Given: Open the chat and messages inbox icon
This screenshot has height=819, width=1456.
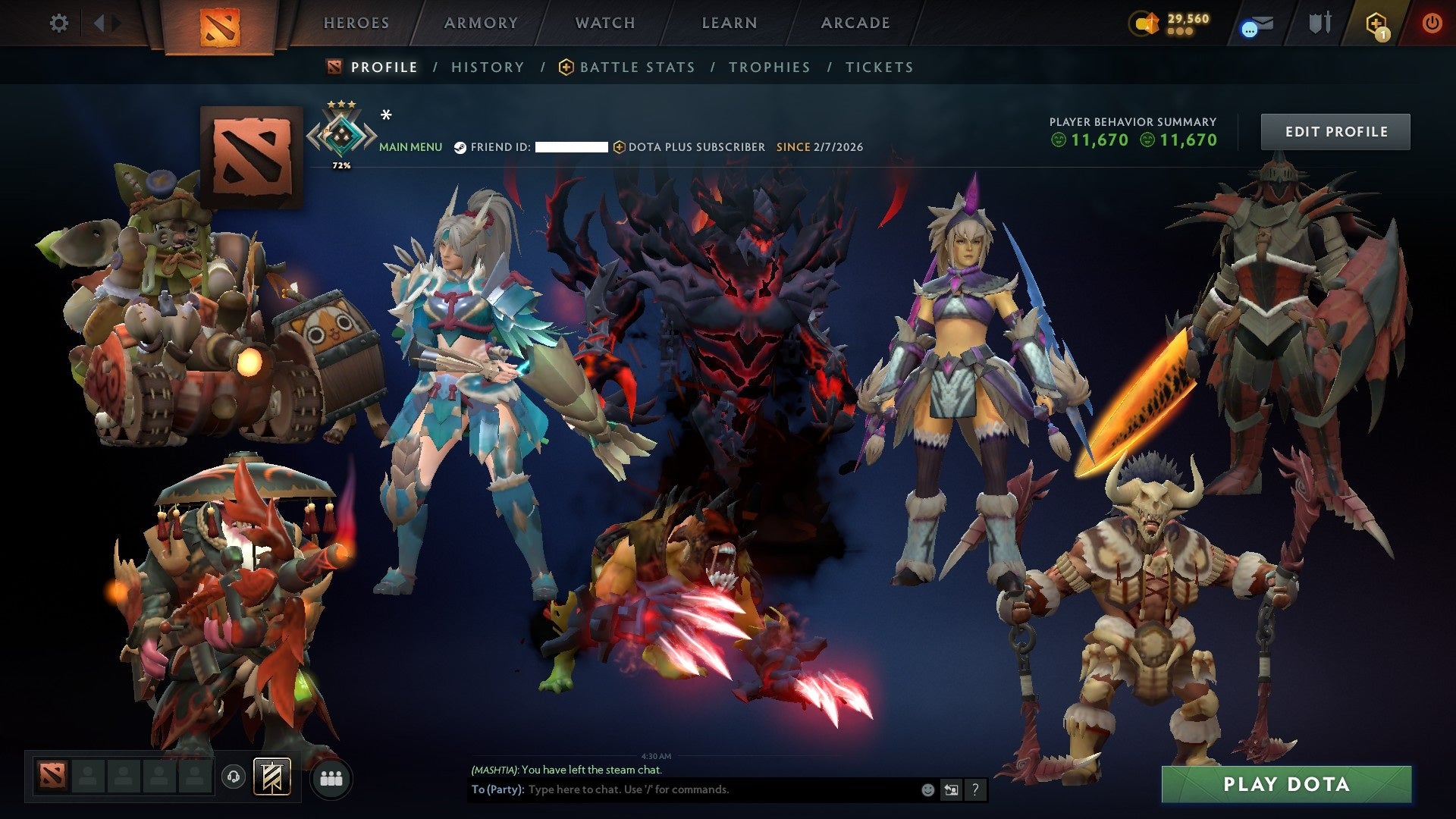Looking at the screenshot, I should (x=1255, y=24).
